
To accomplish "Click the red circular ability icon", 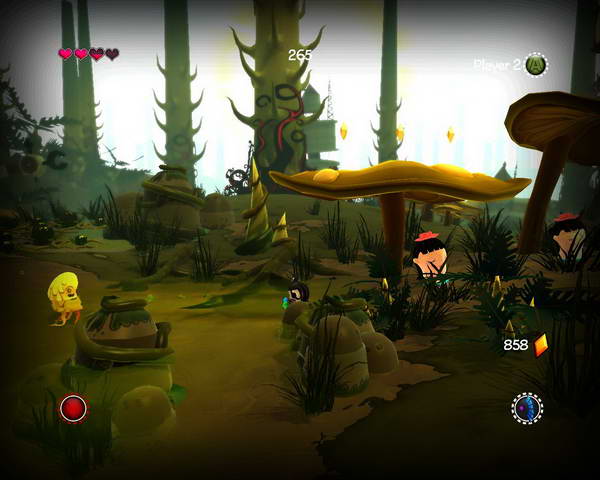I will pyautogui.click(x=73, y=408).
